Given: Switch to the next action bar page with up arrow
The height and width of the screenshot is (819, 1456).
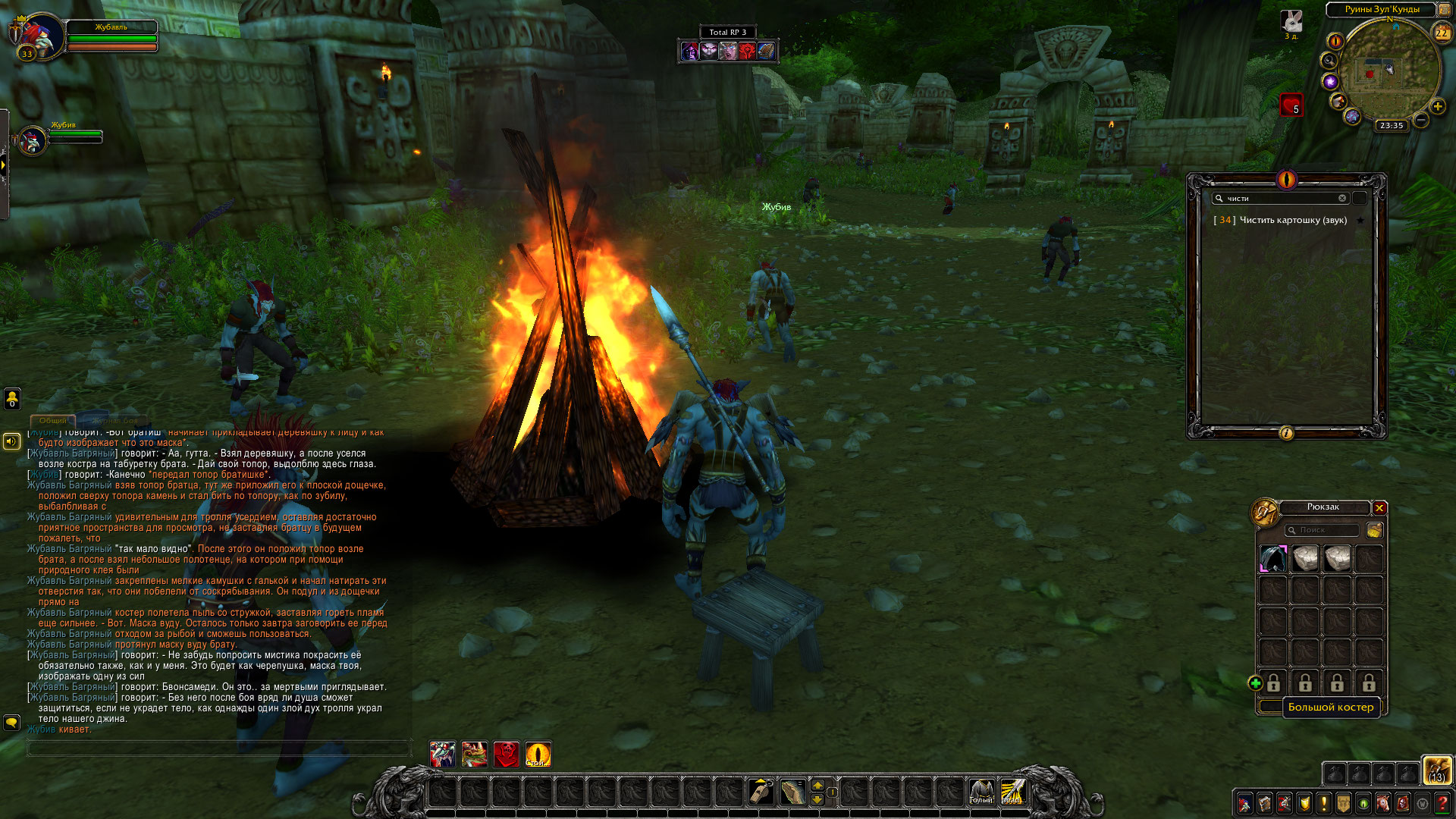Looking at the screenshot, I should 817,785.
